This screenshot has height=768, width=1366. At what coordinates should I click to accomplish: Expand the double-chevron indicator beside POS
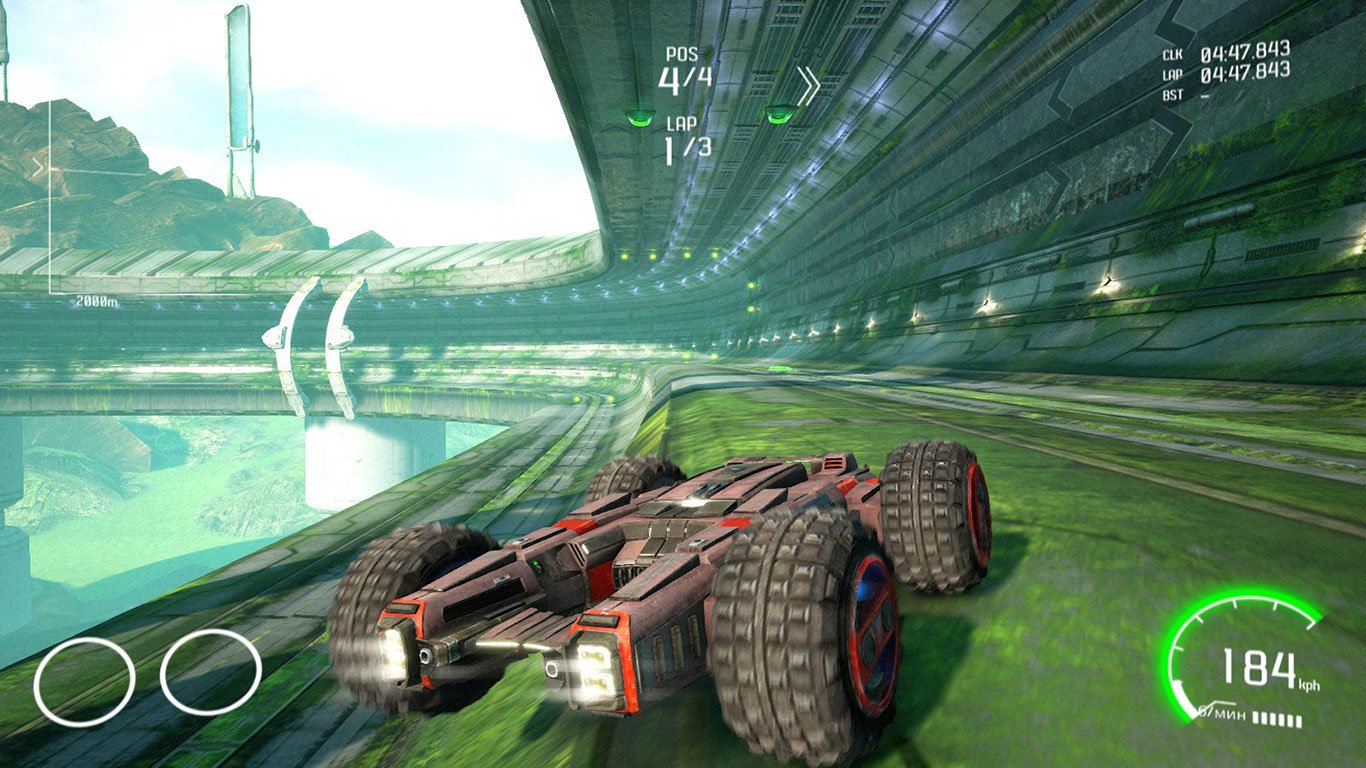(x=807, y=83)
